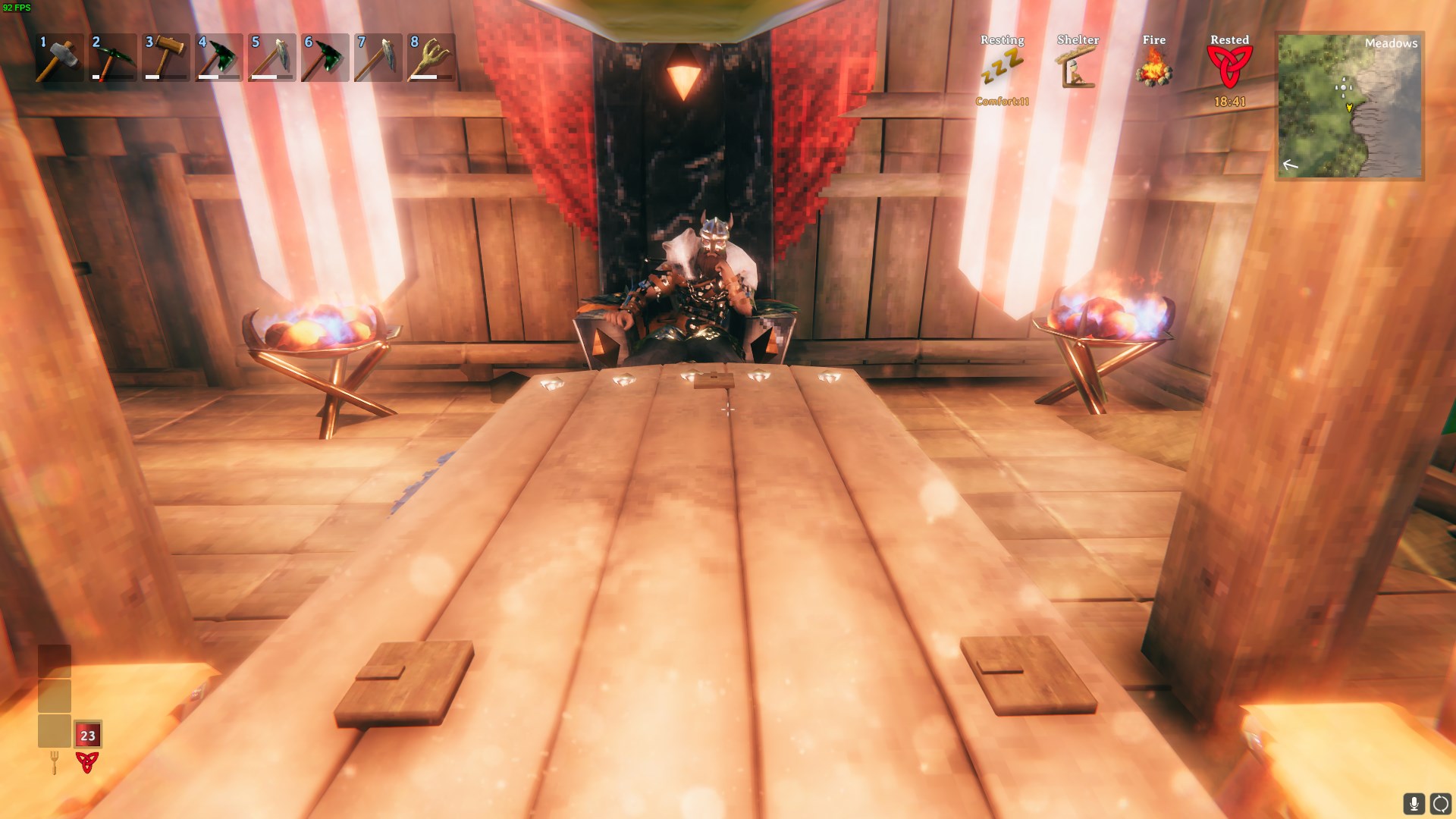Select the stone hammer in hotbar slot 1

(x=59, y=58)
